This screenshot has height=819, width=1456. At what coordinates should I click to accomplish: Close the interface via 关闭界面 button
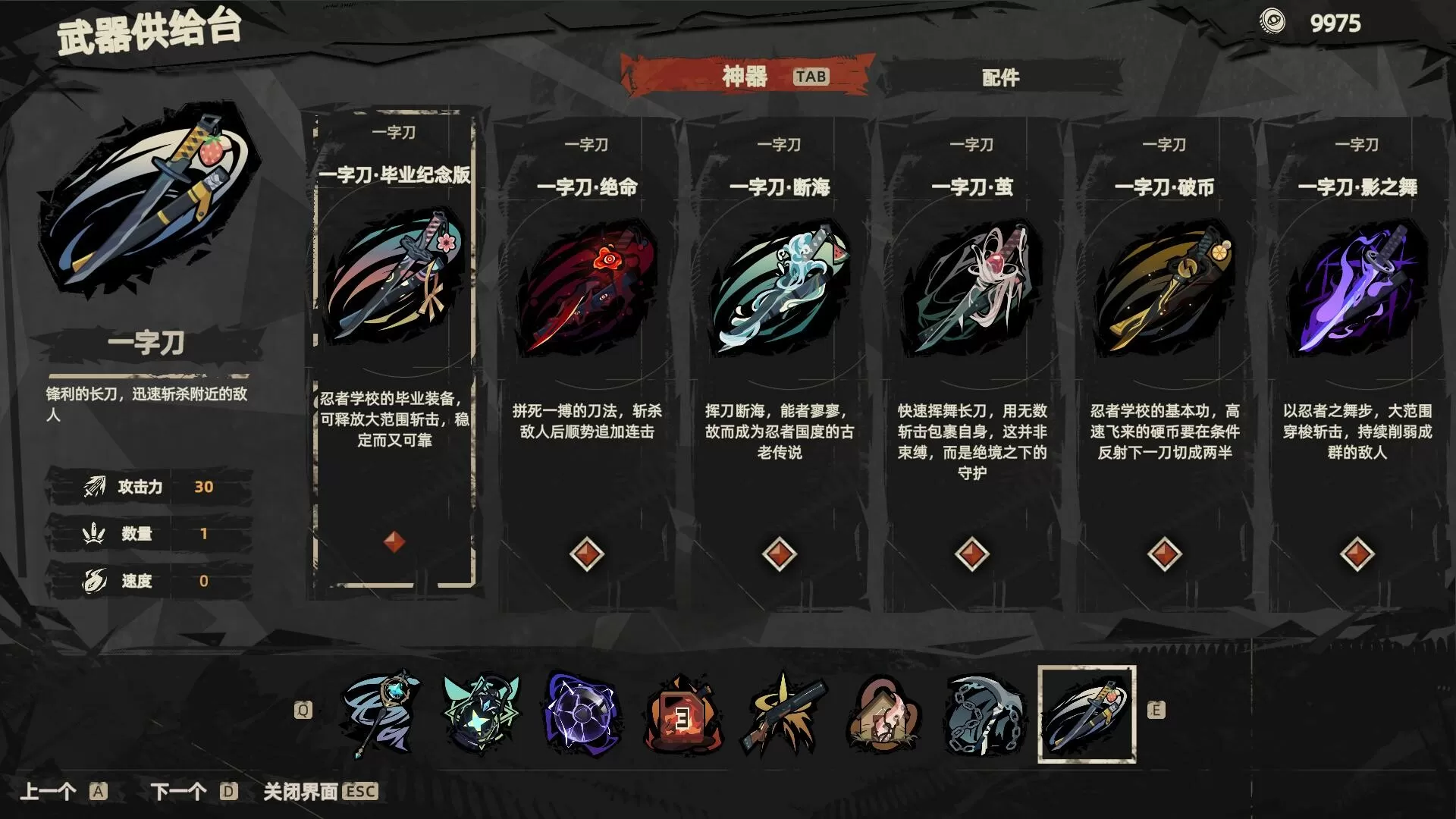click(x=303, y=793)
